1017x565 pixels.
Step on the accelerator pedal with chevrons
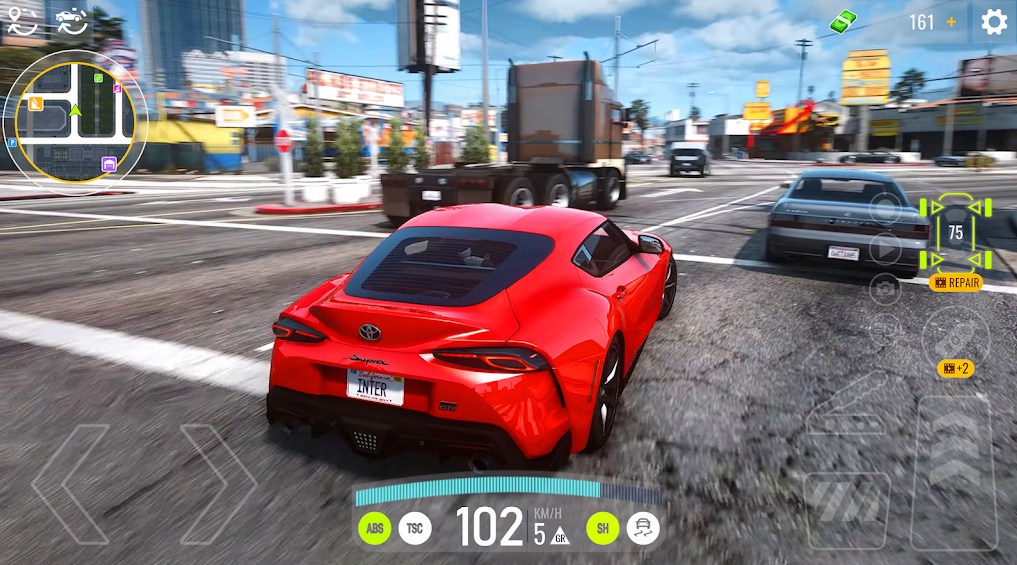tap(953, 472)
